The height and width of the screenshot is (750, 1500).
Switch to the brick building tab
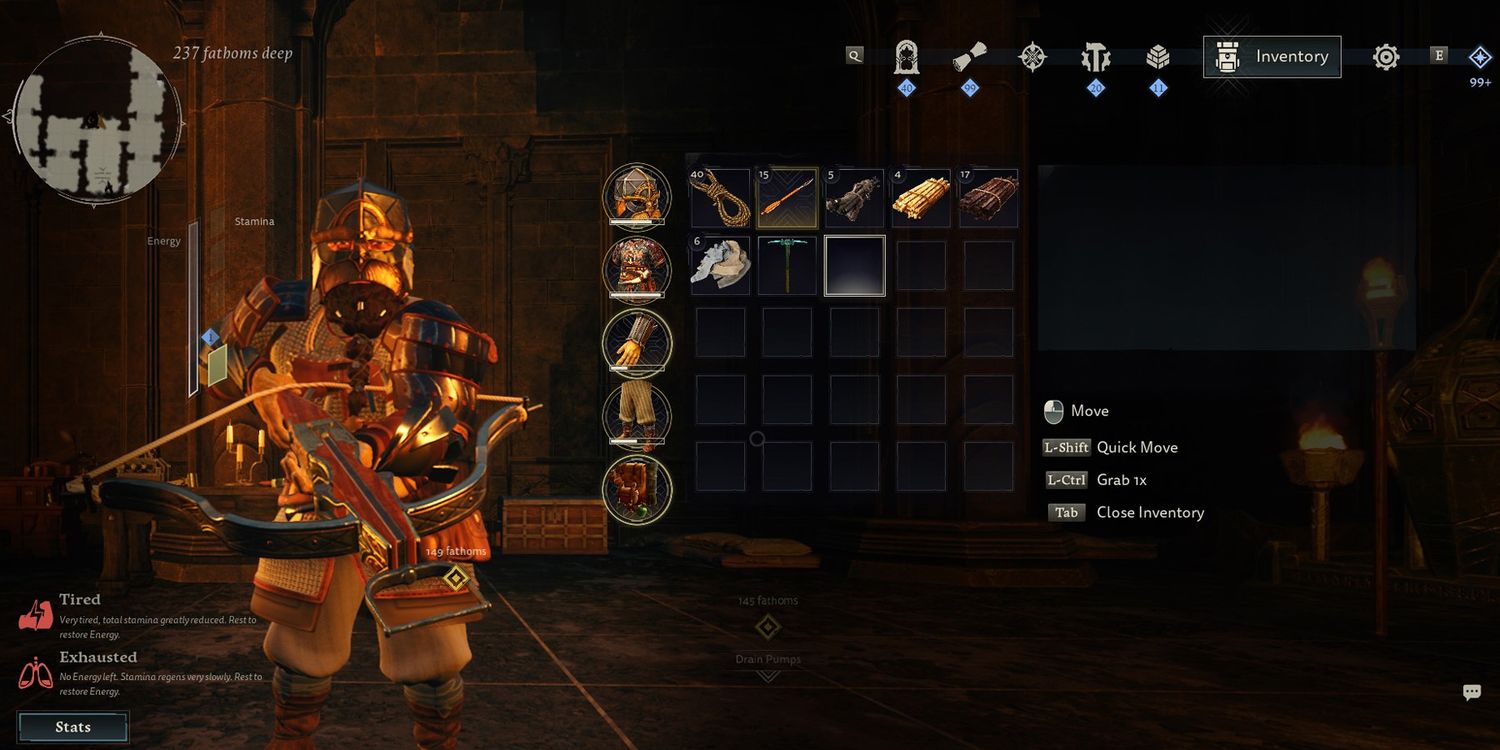(x=1158, y=57)
